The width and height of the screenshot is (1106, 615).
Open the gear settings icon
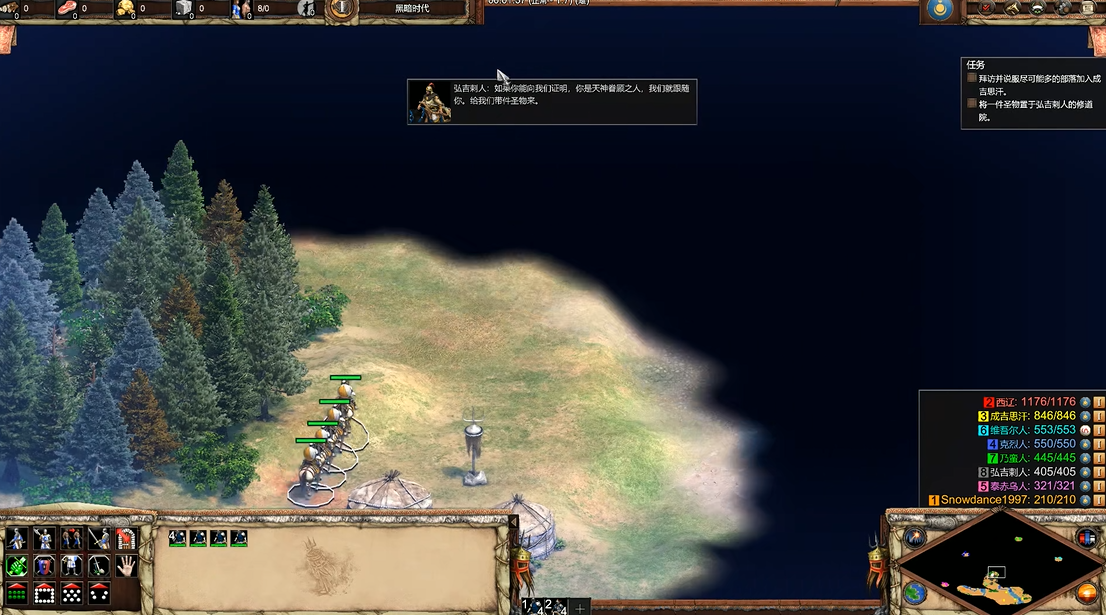click(1064, 9)
